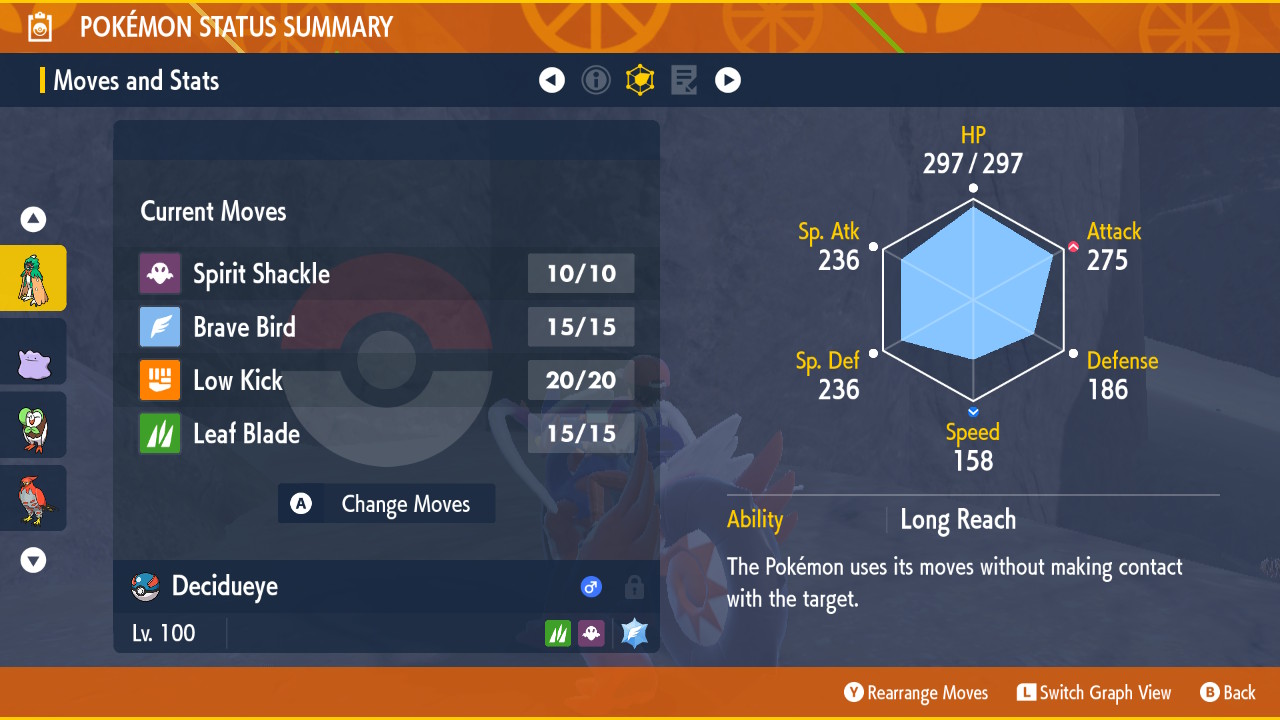The image size is (1280, 720).
Task: Click the party list down arrow
Action: coord(33,561)
